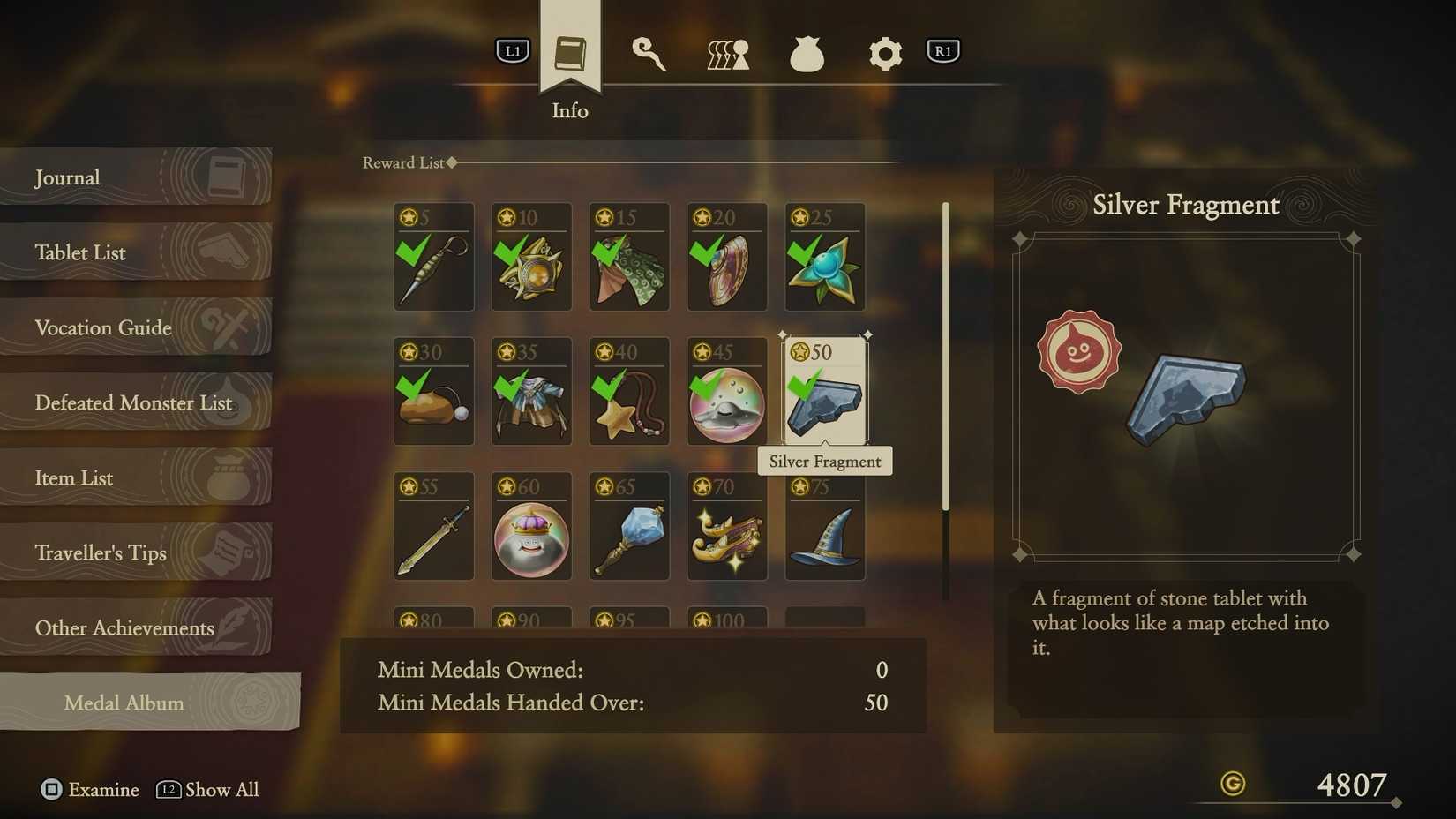
Task: Choose the 75-medal wizard hat reward
Action: pos(825,527)
